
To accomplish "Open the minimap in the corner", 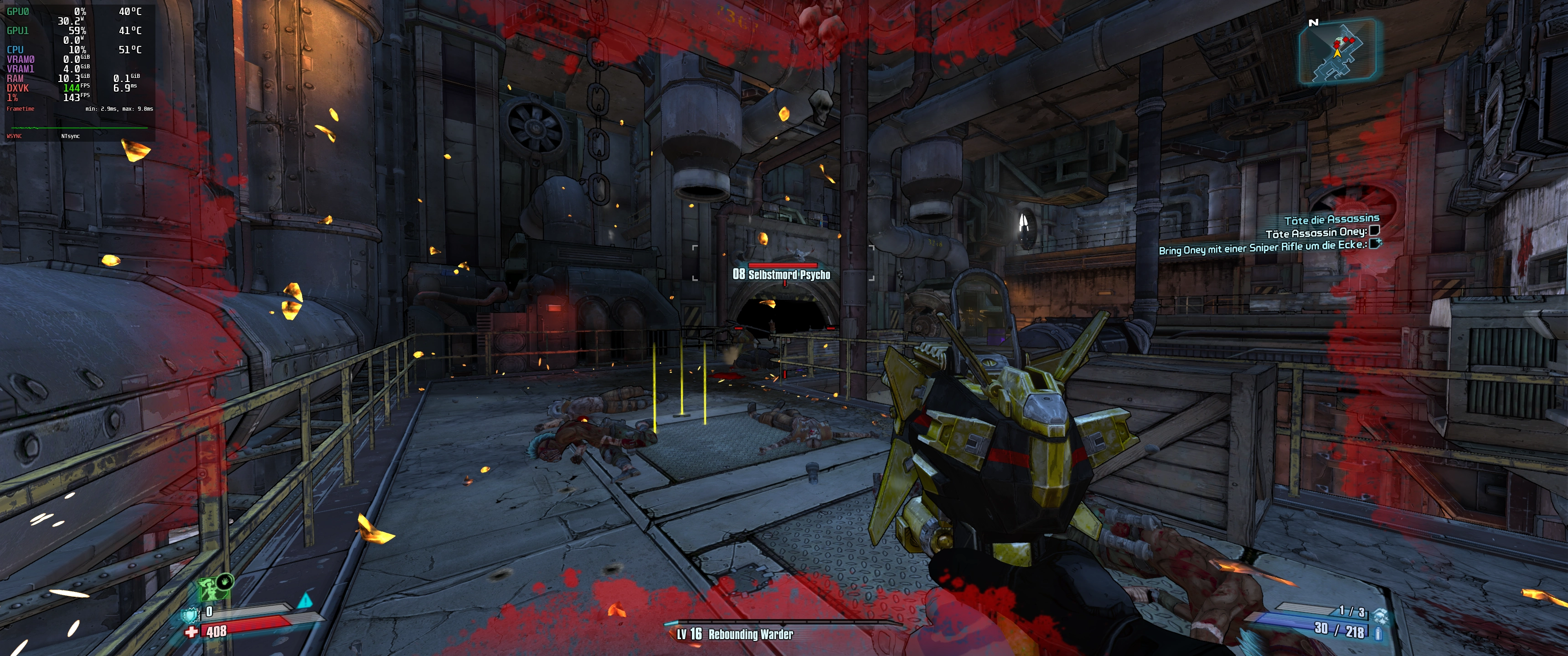I will pyautogui.click(x=1337, y=51).
